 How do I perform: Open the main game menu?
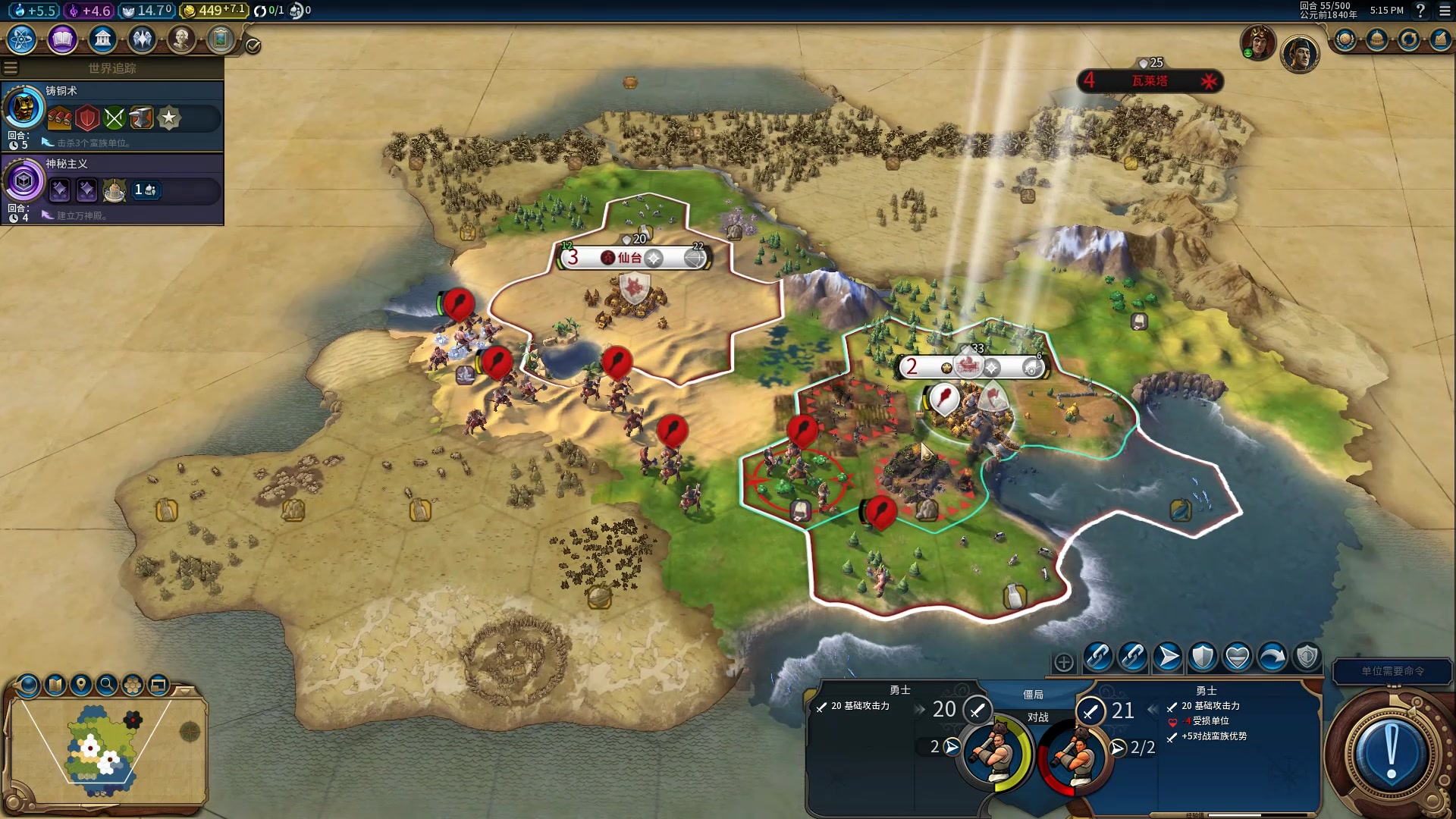click(x=1445, y=11)
